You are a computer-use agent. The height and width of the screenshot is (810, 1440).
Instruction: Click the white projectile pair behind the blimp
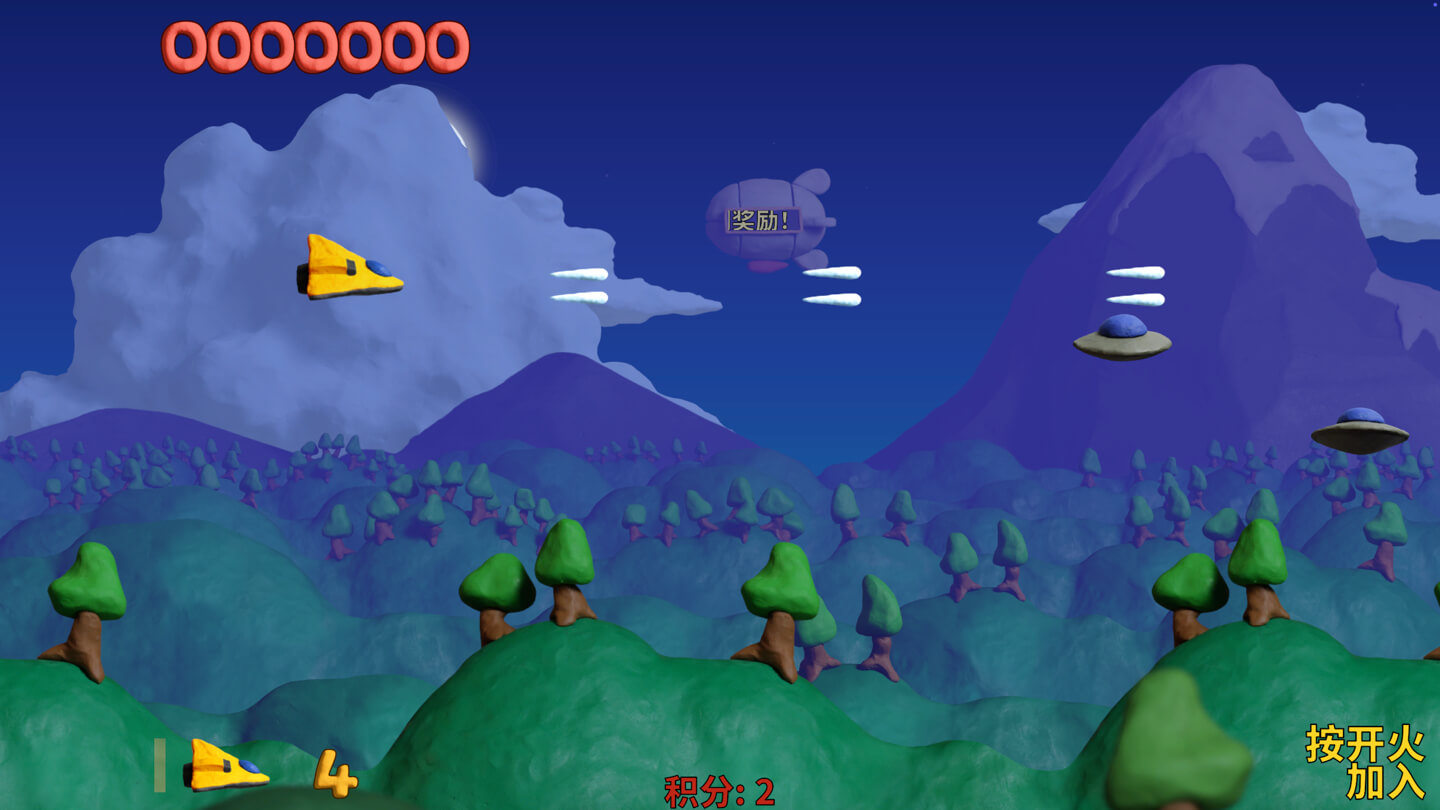(x=833, y=287)
